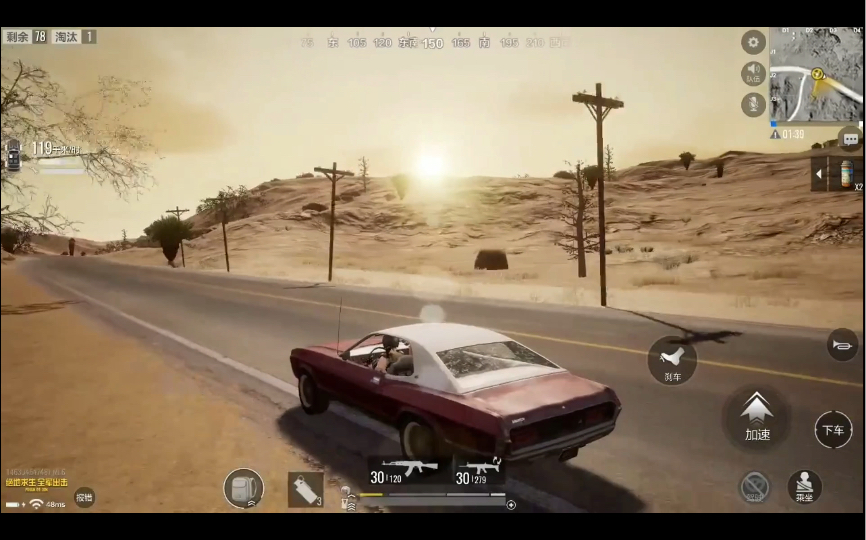
Task: Use the energy drink item slot
Action: [846, 174]
